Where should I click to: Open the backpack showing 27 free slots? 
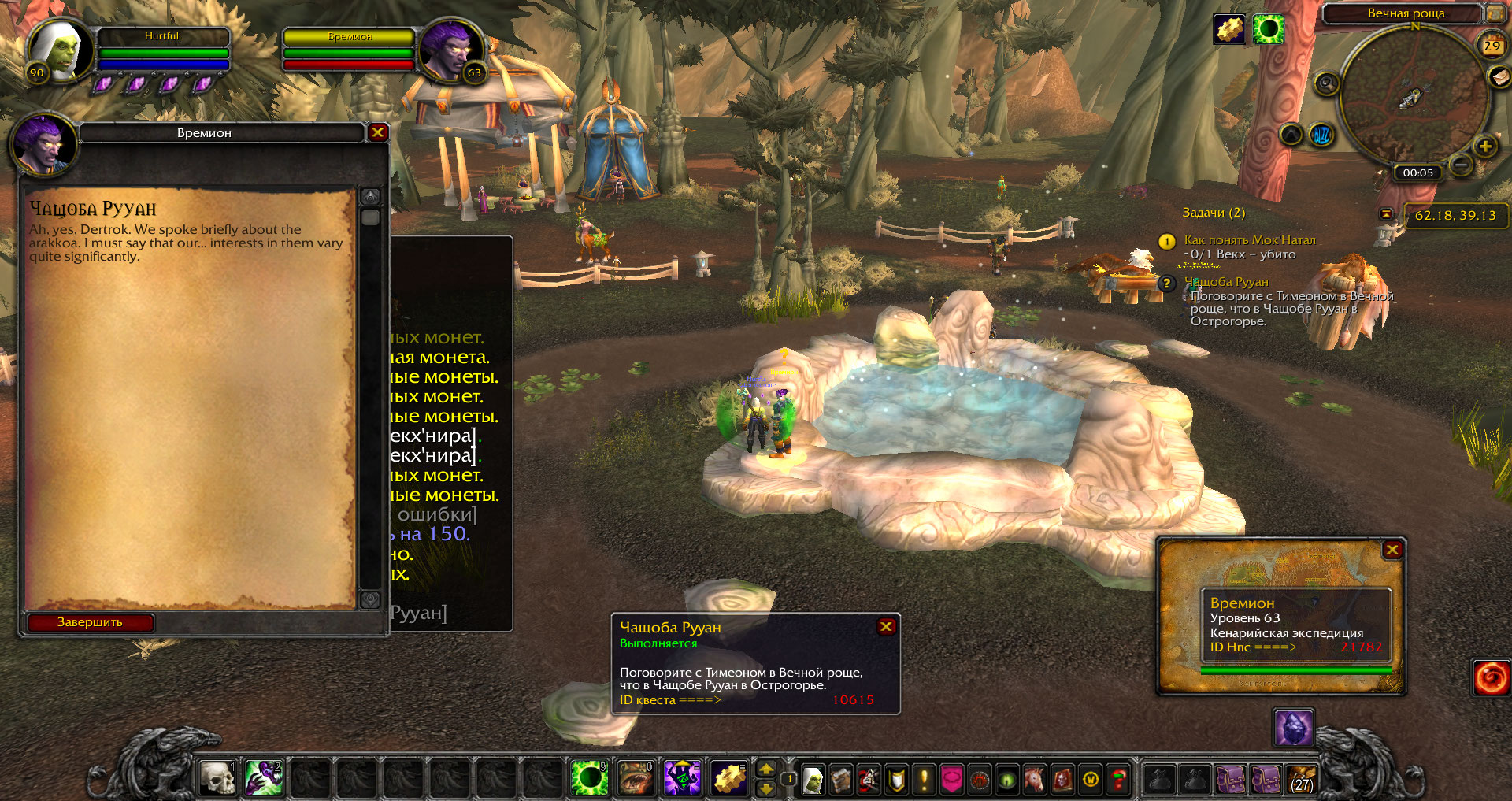click(x=1302, y=780)
